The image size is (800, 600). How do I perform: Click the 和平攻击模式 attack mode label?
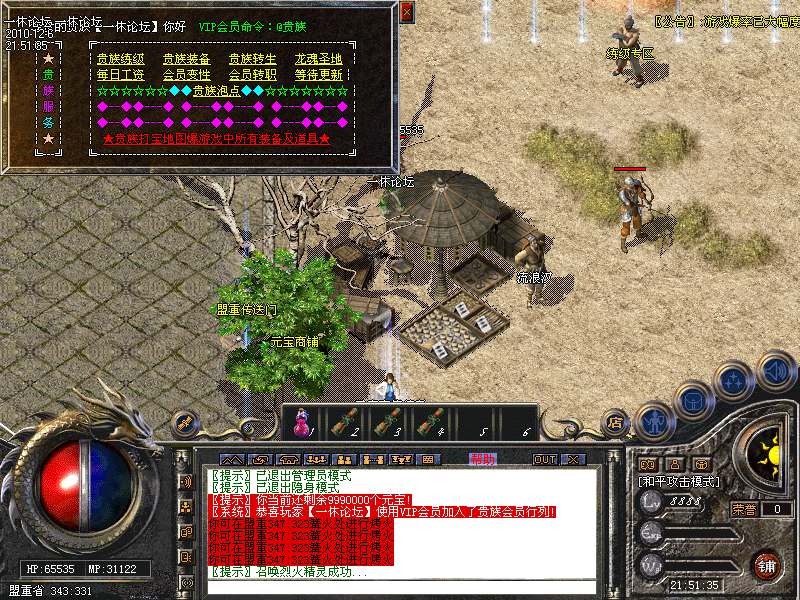679,481
